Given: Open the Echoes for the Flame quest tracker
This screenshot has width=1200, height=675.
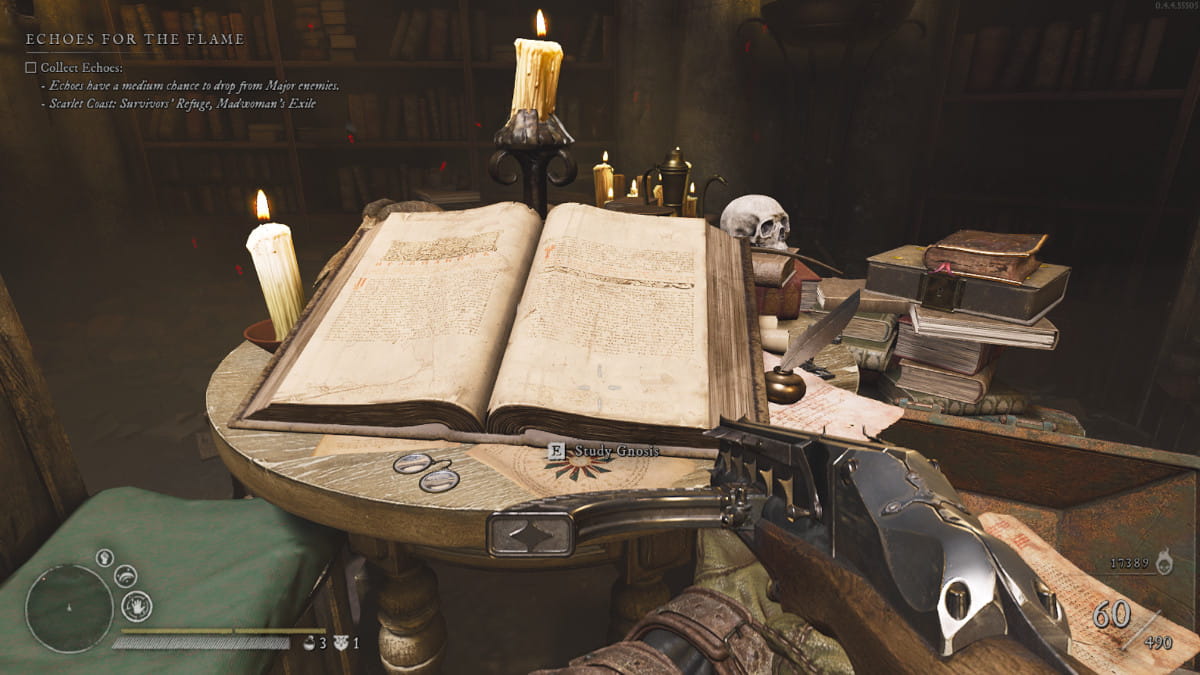Looking at the screenshot, I should point(135,40).
